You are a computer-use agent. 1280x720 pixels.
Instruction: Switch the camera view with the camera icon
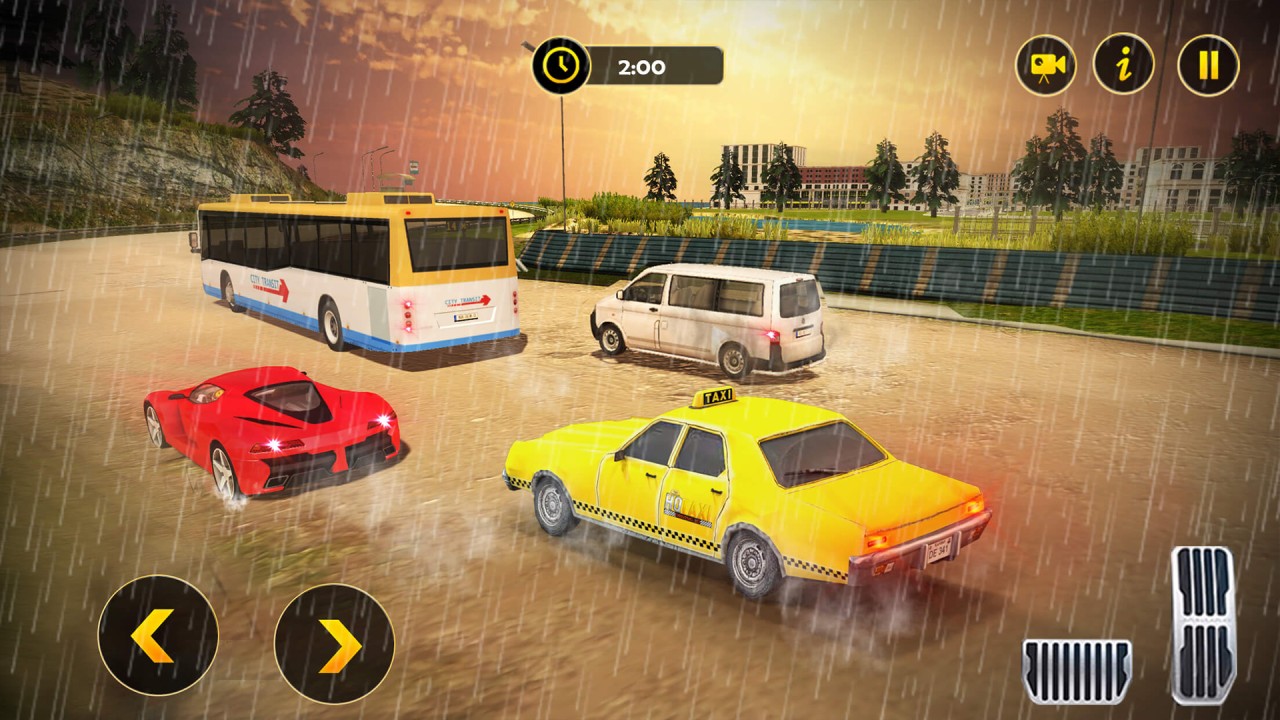[1046, 65]
